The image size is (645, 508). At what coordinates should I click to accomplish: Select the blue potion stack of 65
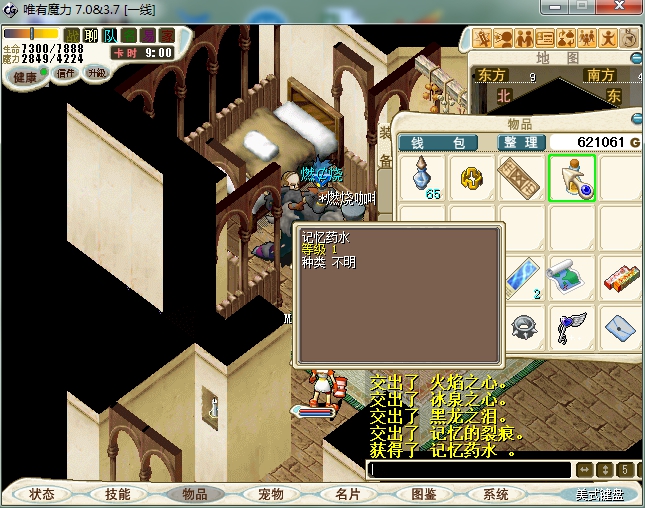tap(423, 178)
